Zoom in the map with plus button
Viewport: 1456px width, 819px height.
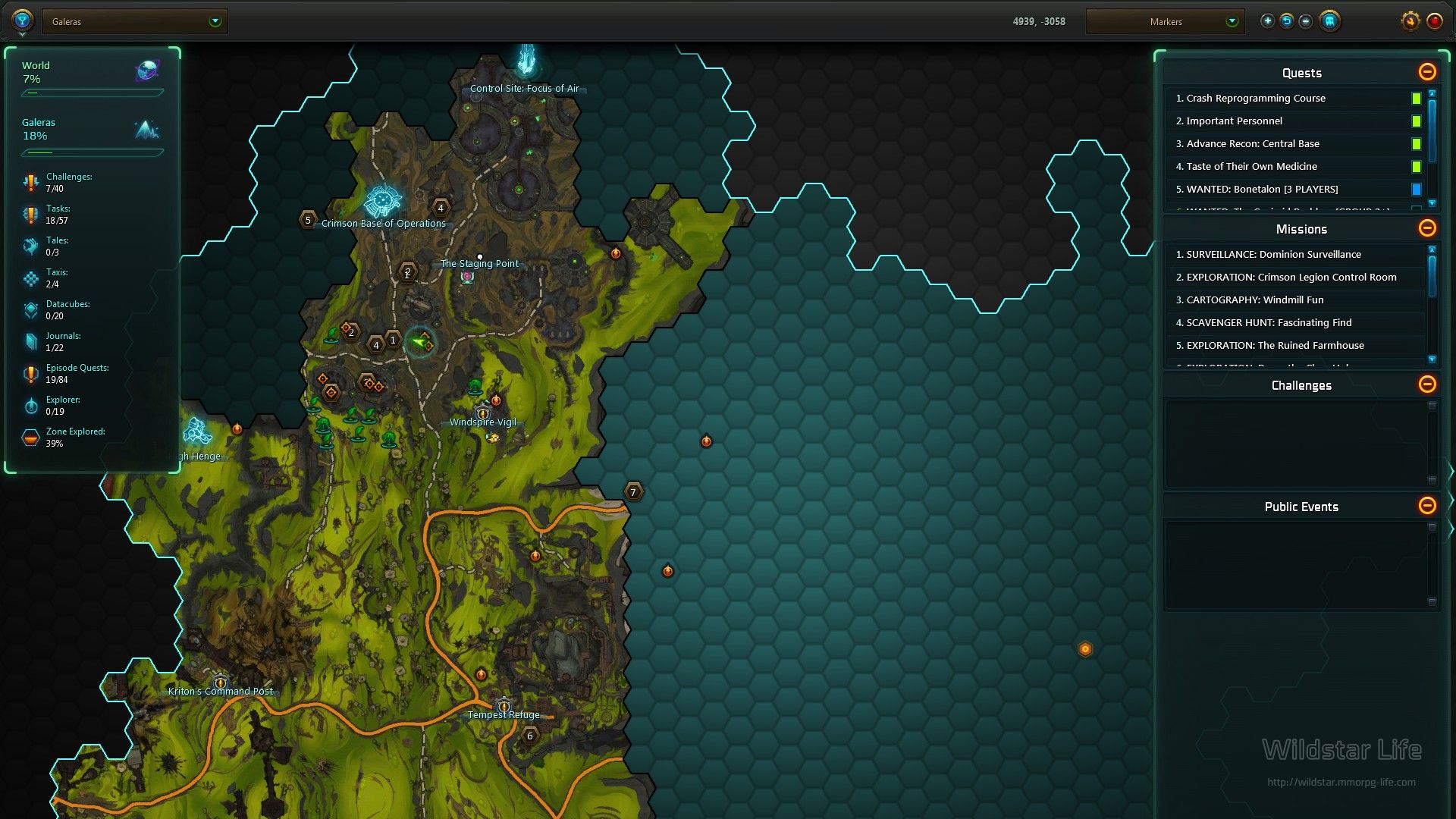click(x=1267, y=21)
